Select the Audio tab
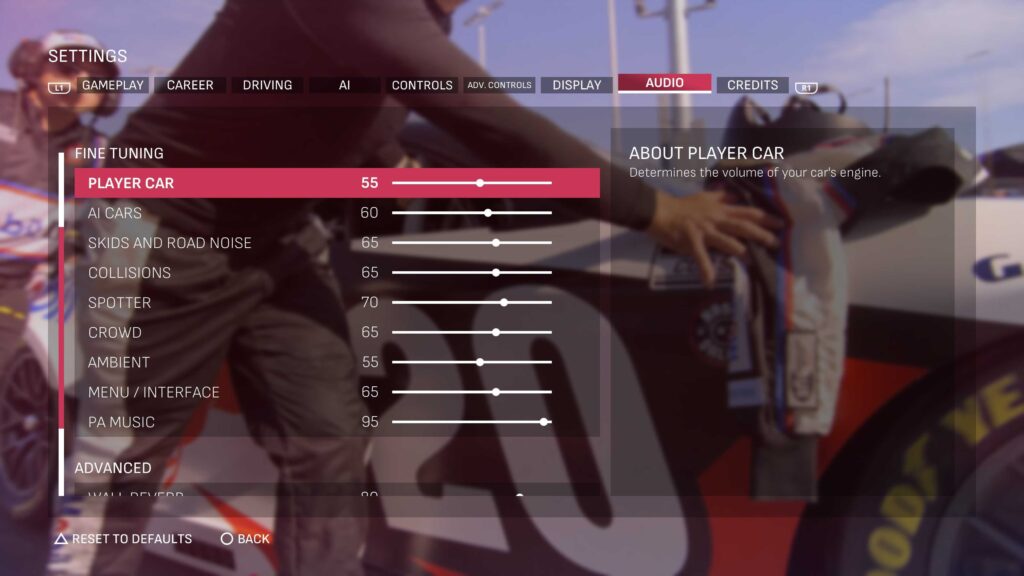The height and width of the screenshot is (576, 1024). tap(664, 83)
